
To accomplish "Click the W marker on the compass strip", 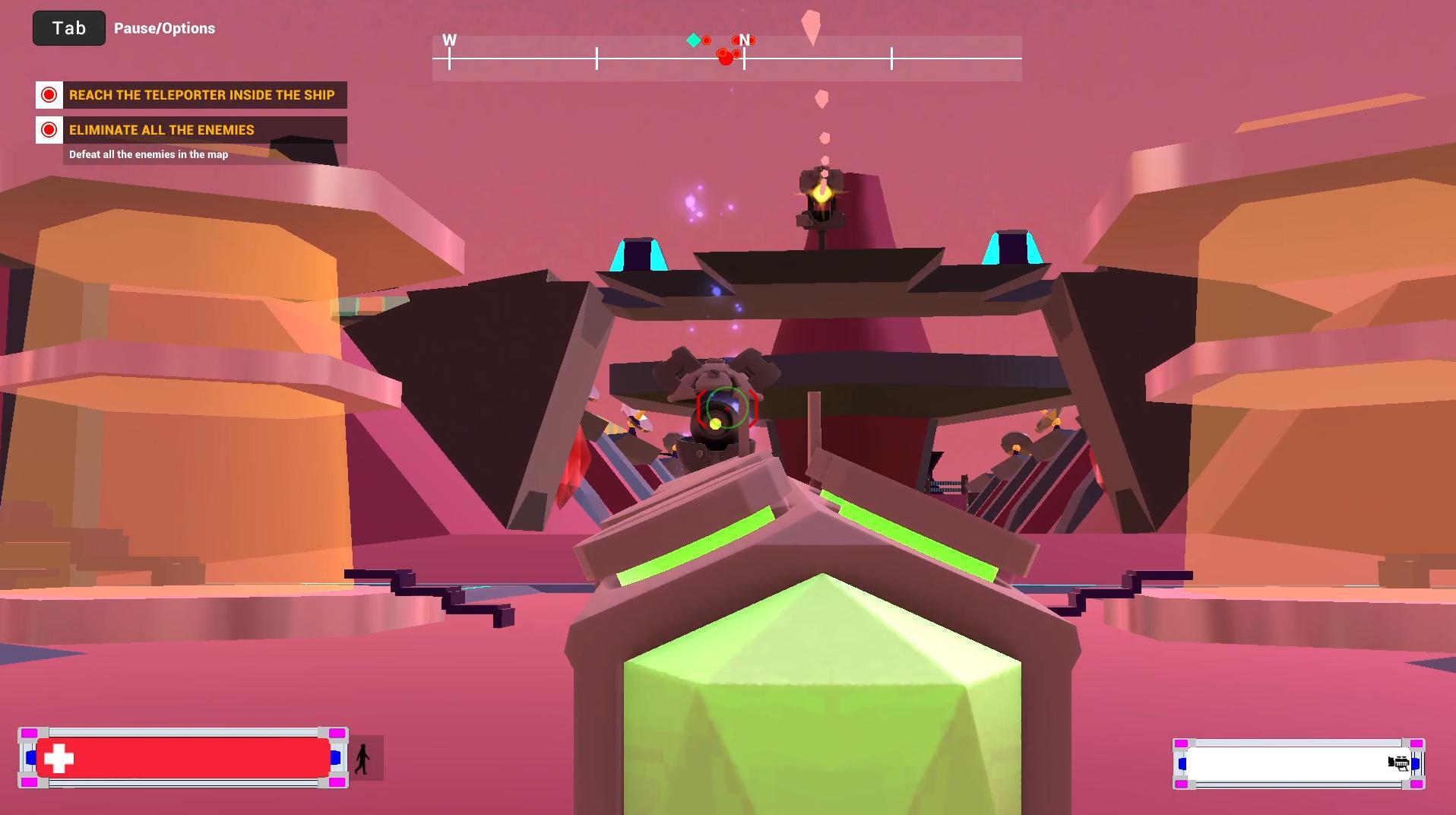I will (x=450, y=40).
